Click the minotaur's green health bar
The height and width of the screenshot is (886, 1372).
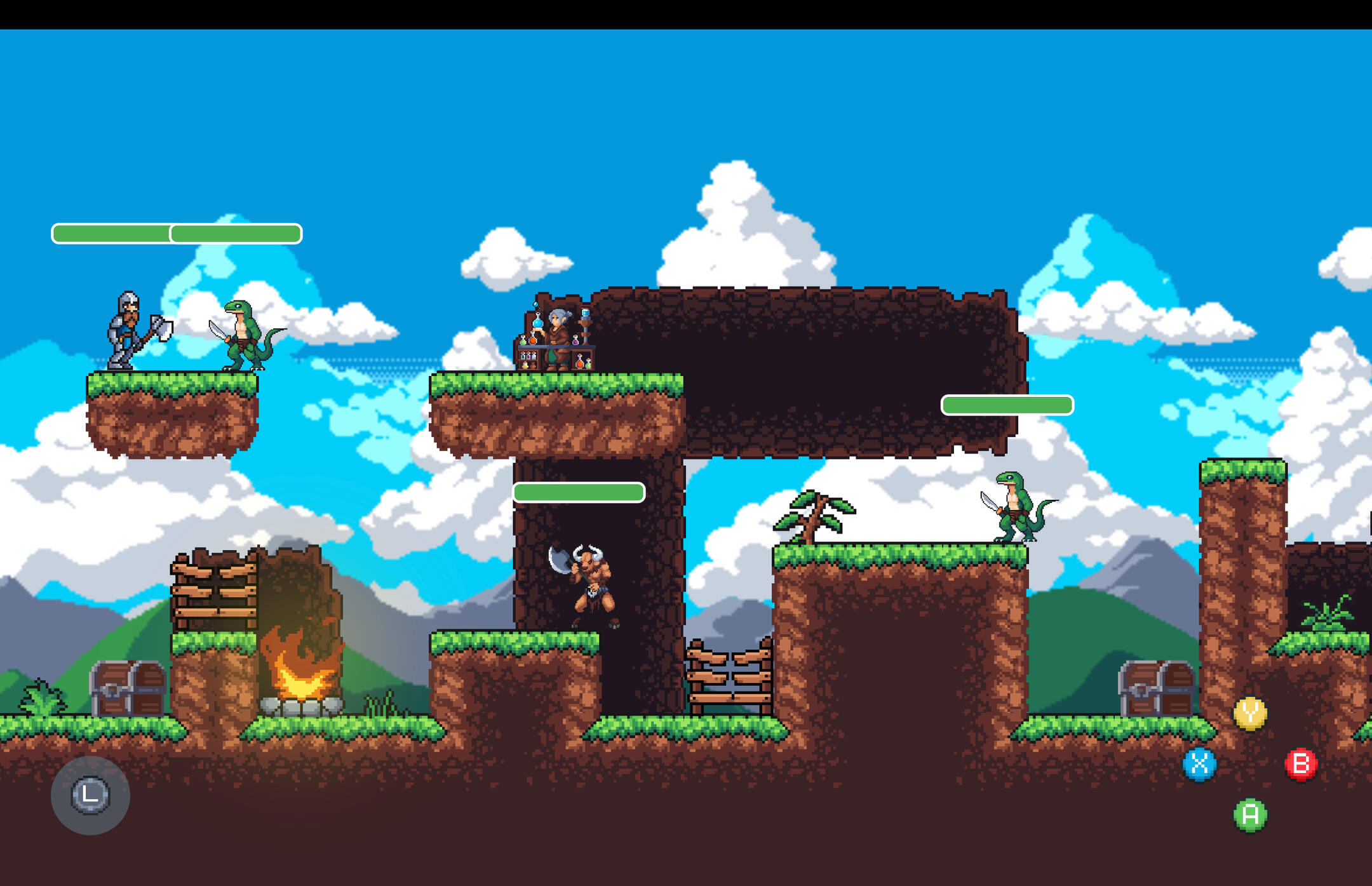click(580, 492)
